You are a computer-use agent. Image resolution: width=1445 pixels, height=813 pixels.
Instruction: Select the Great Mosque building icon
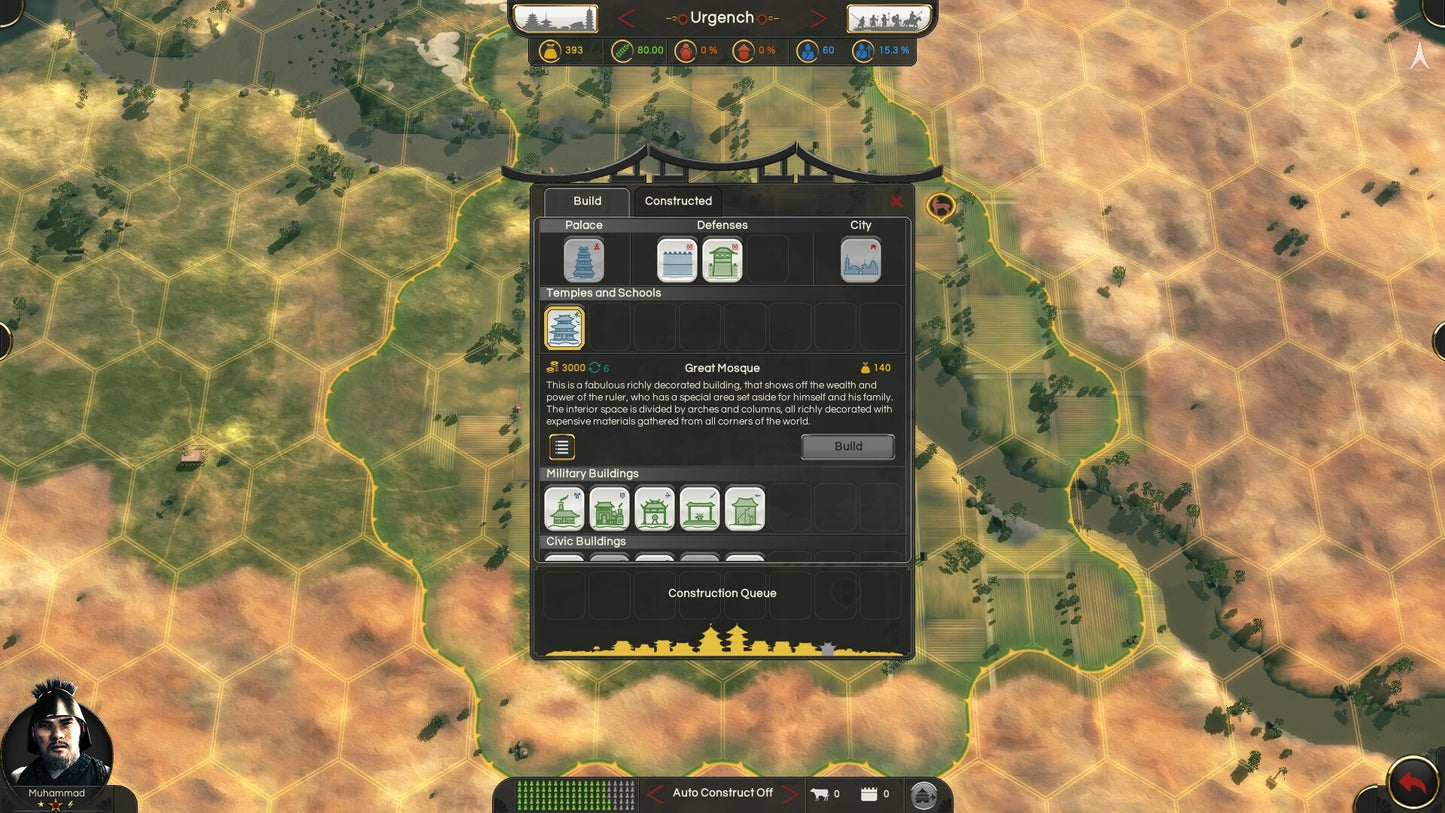[563, 326]
